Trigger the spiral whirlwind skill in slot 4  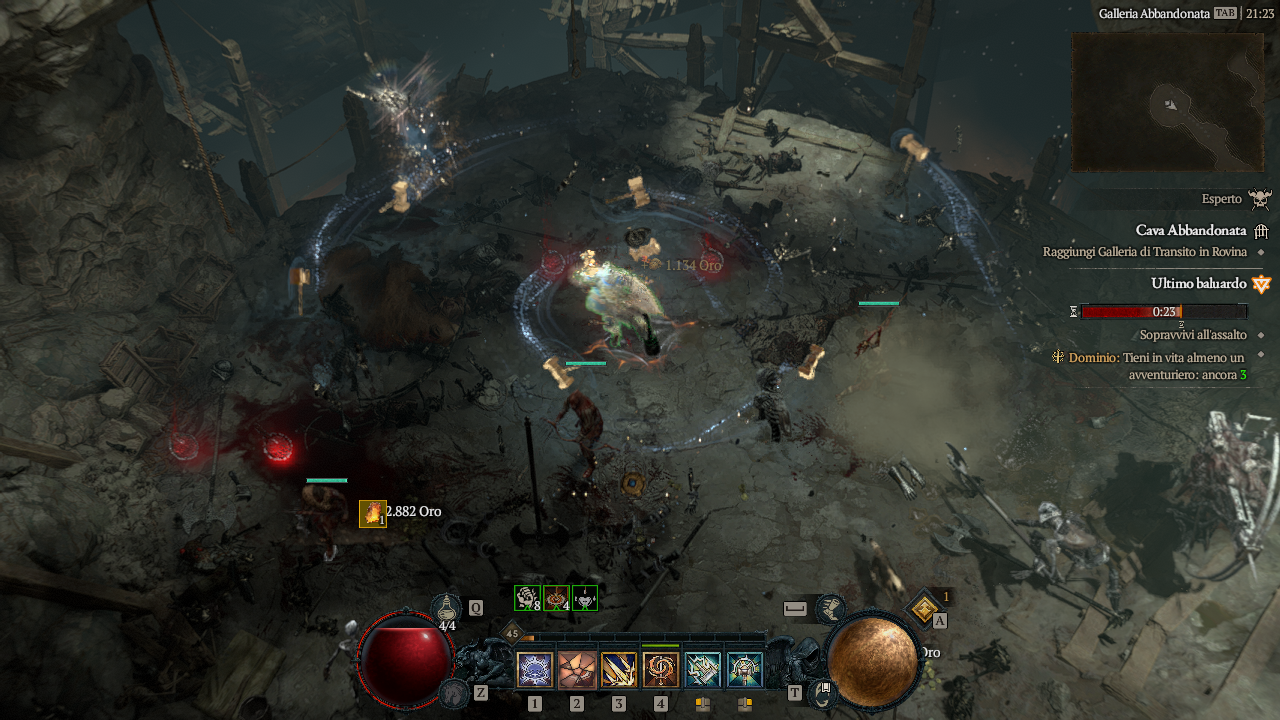[661, 670]
